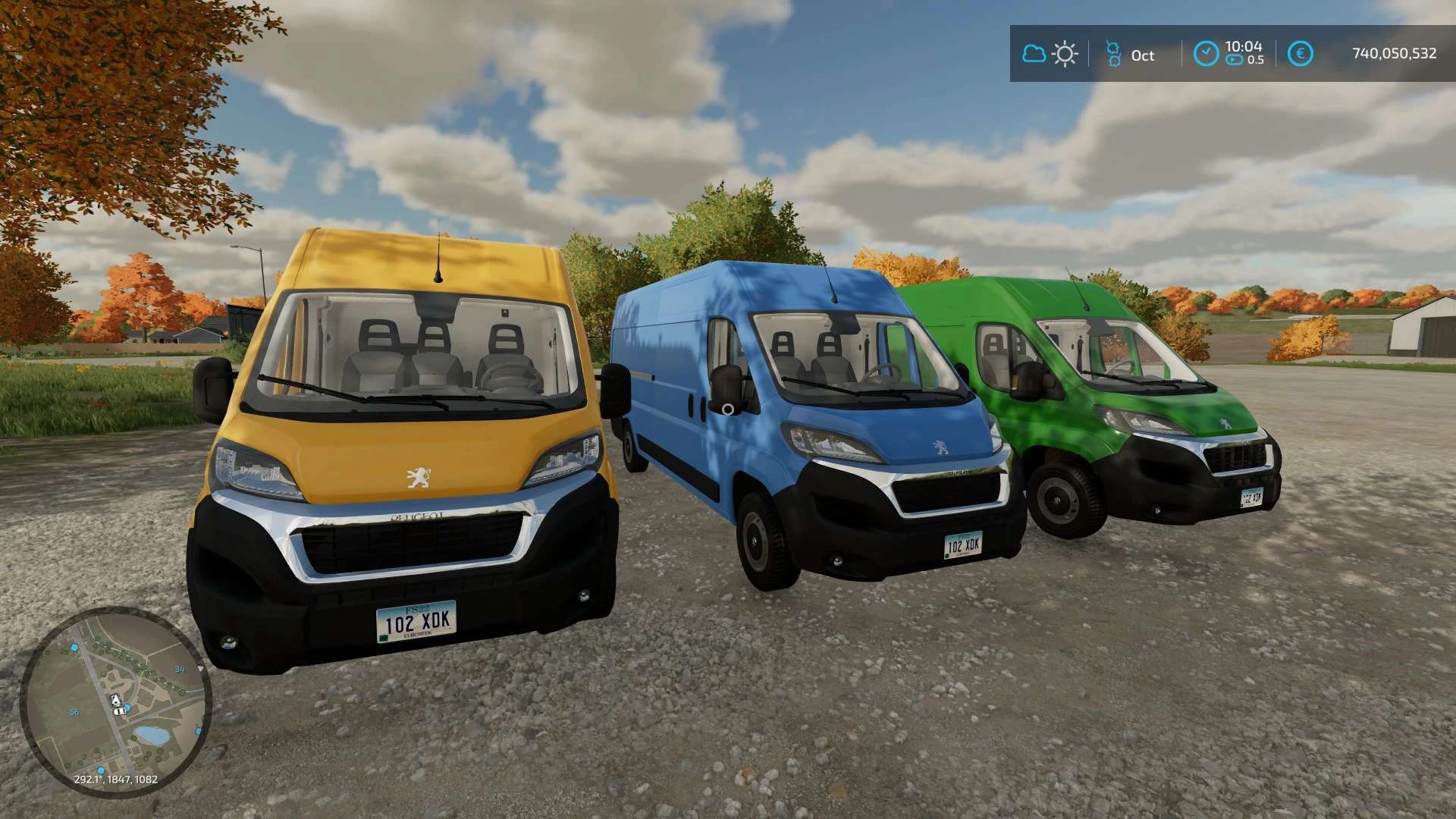Click the cloud weather forecast icon

click(x=1034, y=54)
